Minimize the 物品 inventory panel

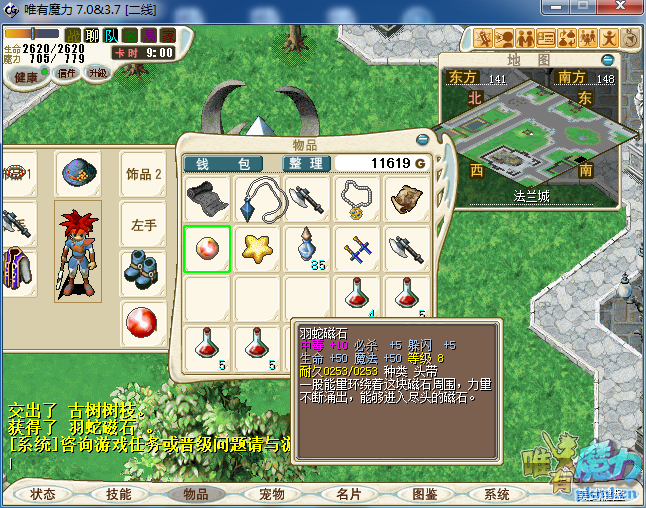click(x=422, y=140)
